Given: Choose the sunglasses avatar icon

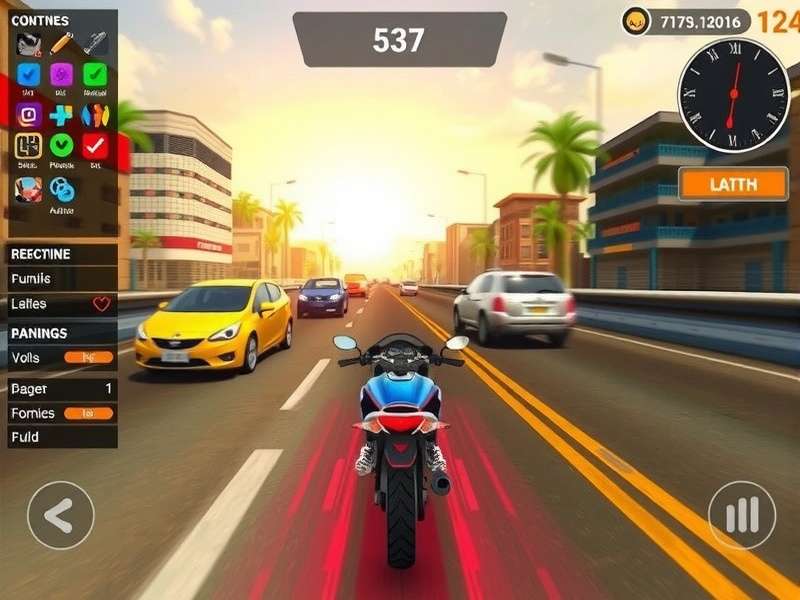Looking at the screenshot, I should pos(28,44).
